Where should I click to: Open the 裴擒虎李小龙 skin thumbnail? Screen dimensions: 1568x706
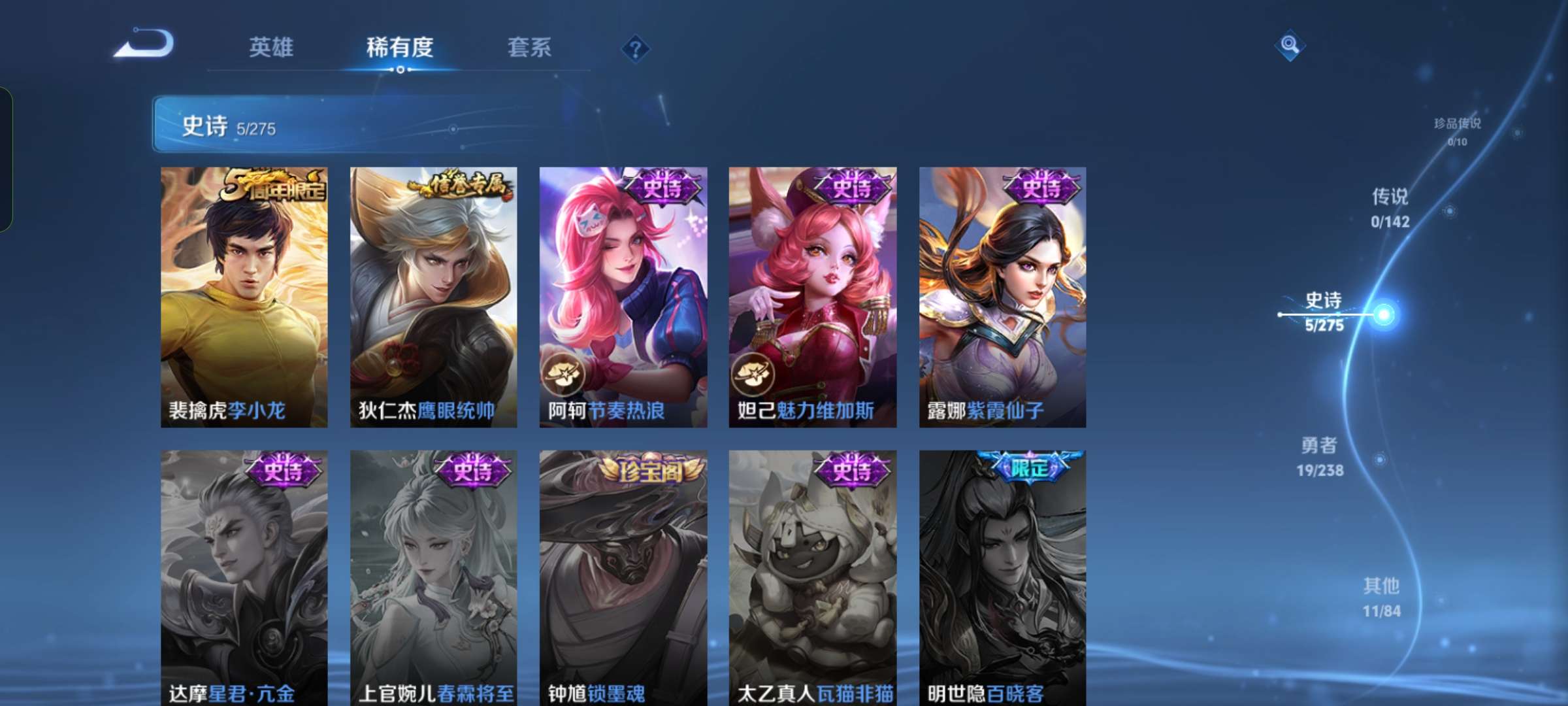click(244, 294)
